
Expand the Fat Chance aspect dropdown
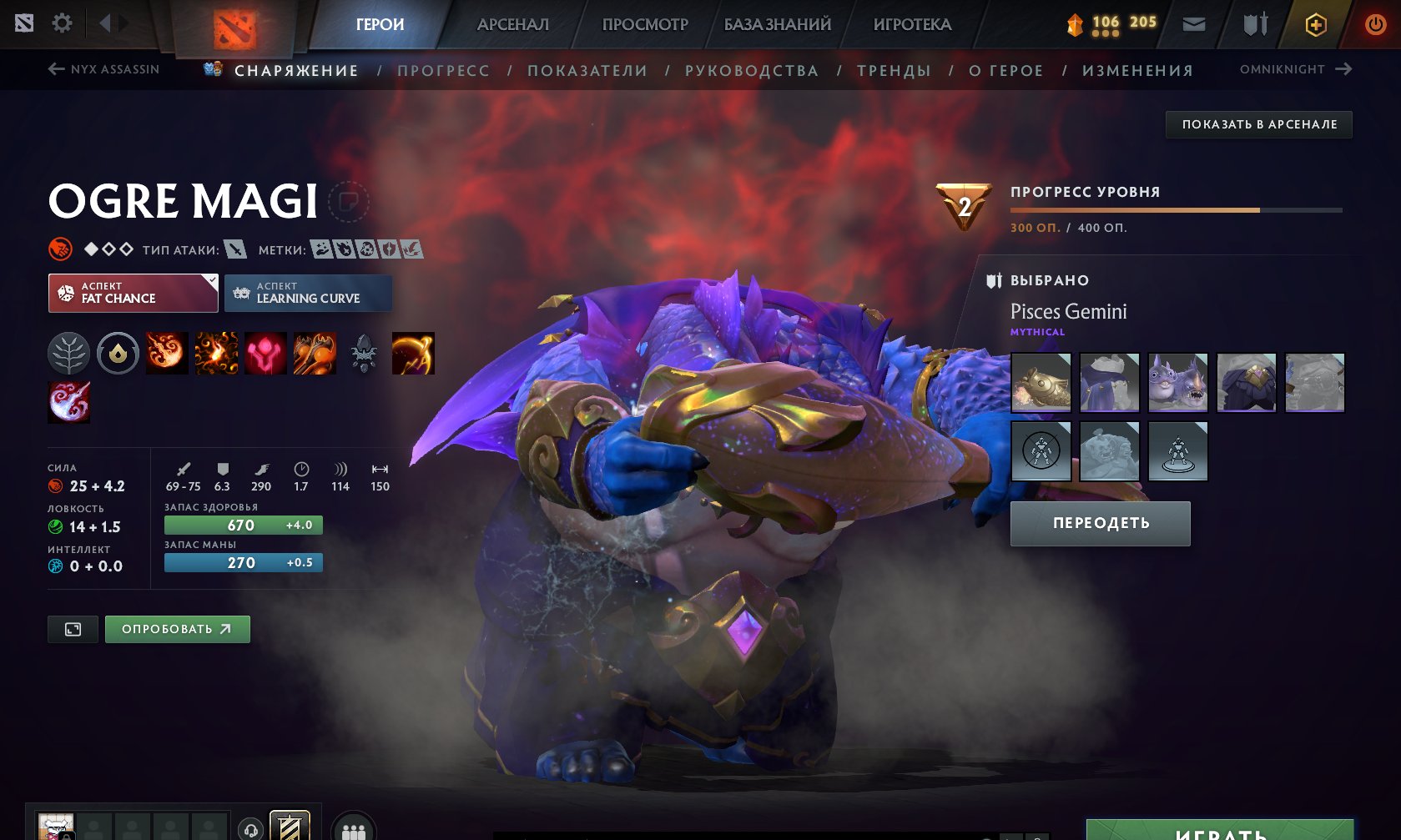point(132,293)
